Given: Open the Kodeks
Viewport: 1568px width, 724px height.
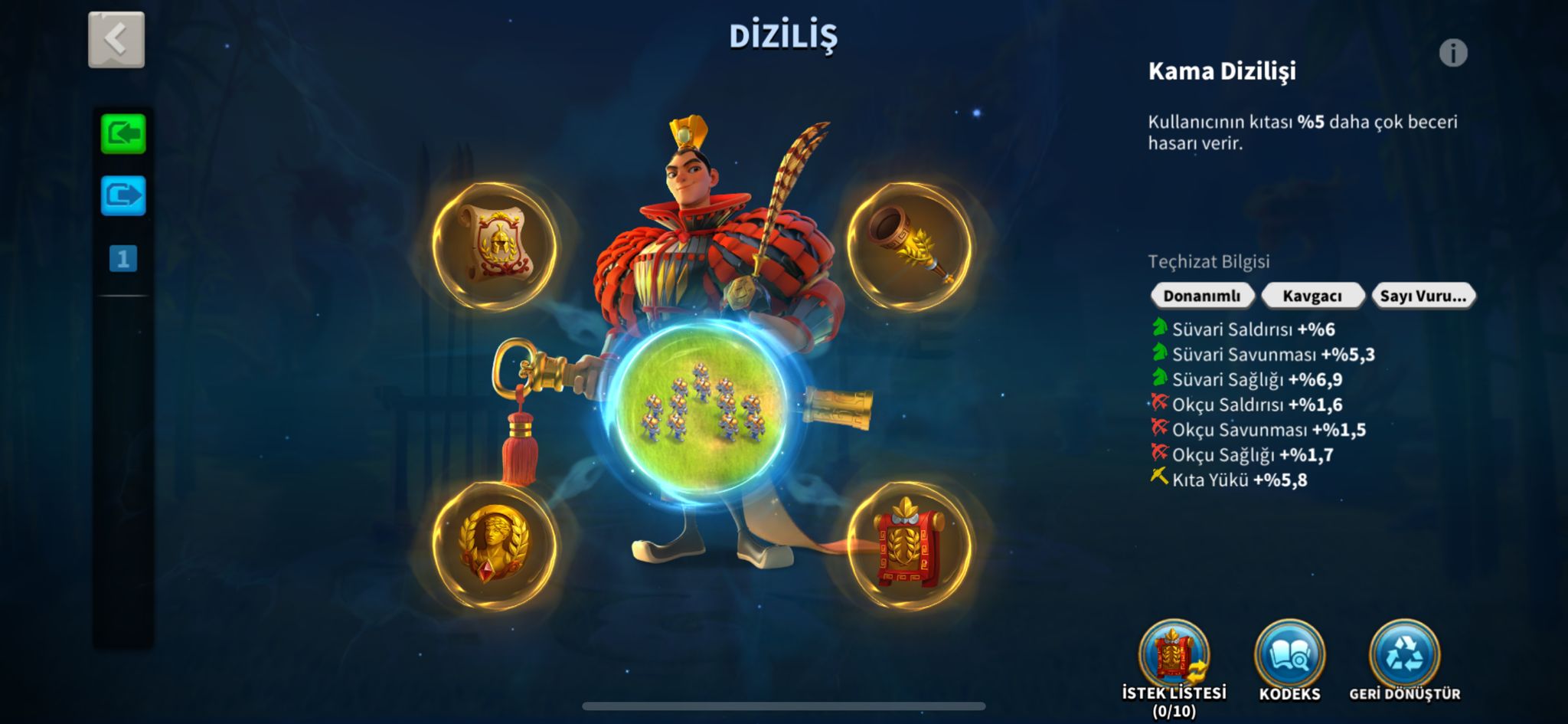Looking at the screenshot, I should [x=1289, y=657].
